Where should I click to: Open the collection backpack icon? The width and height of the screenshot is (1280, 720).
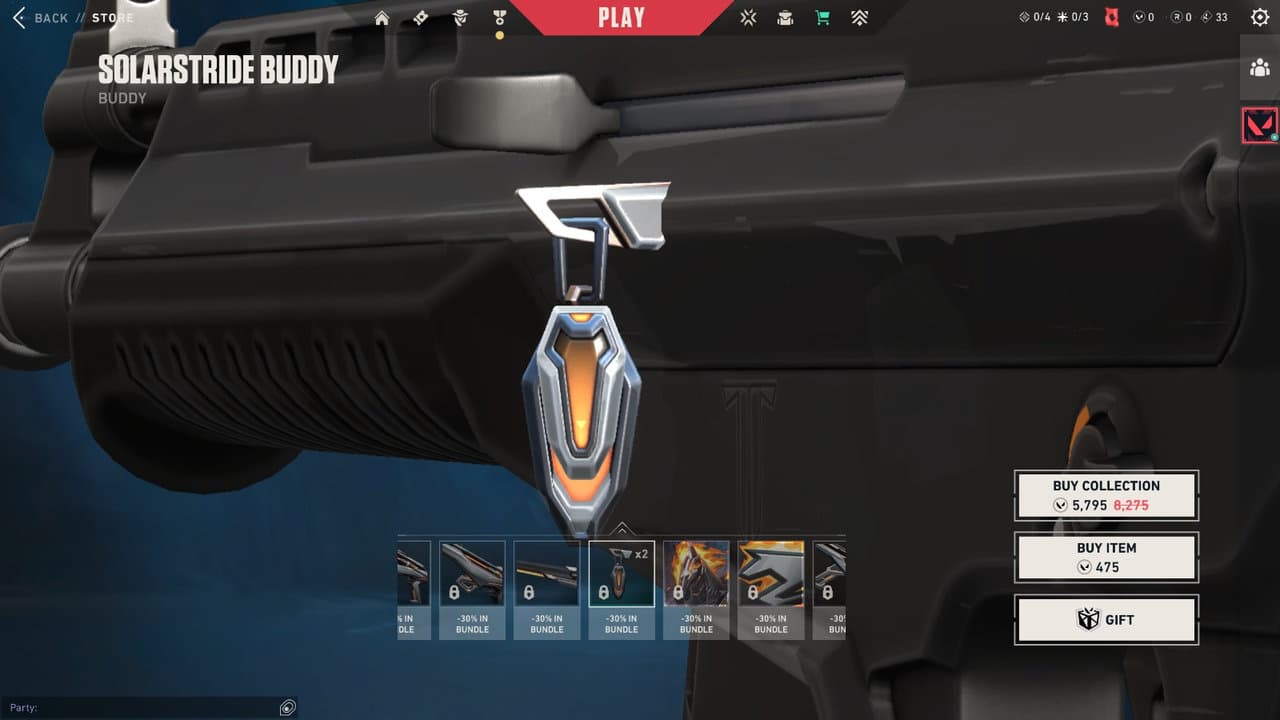(785, 18)
